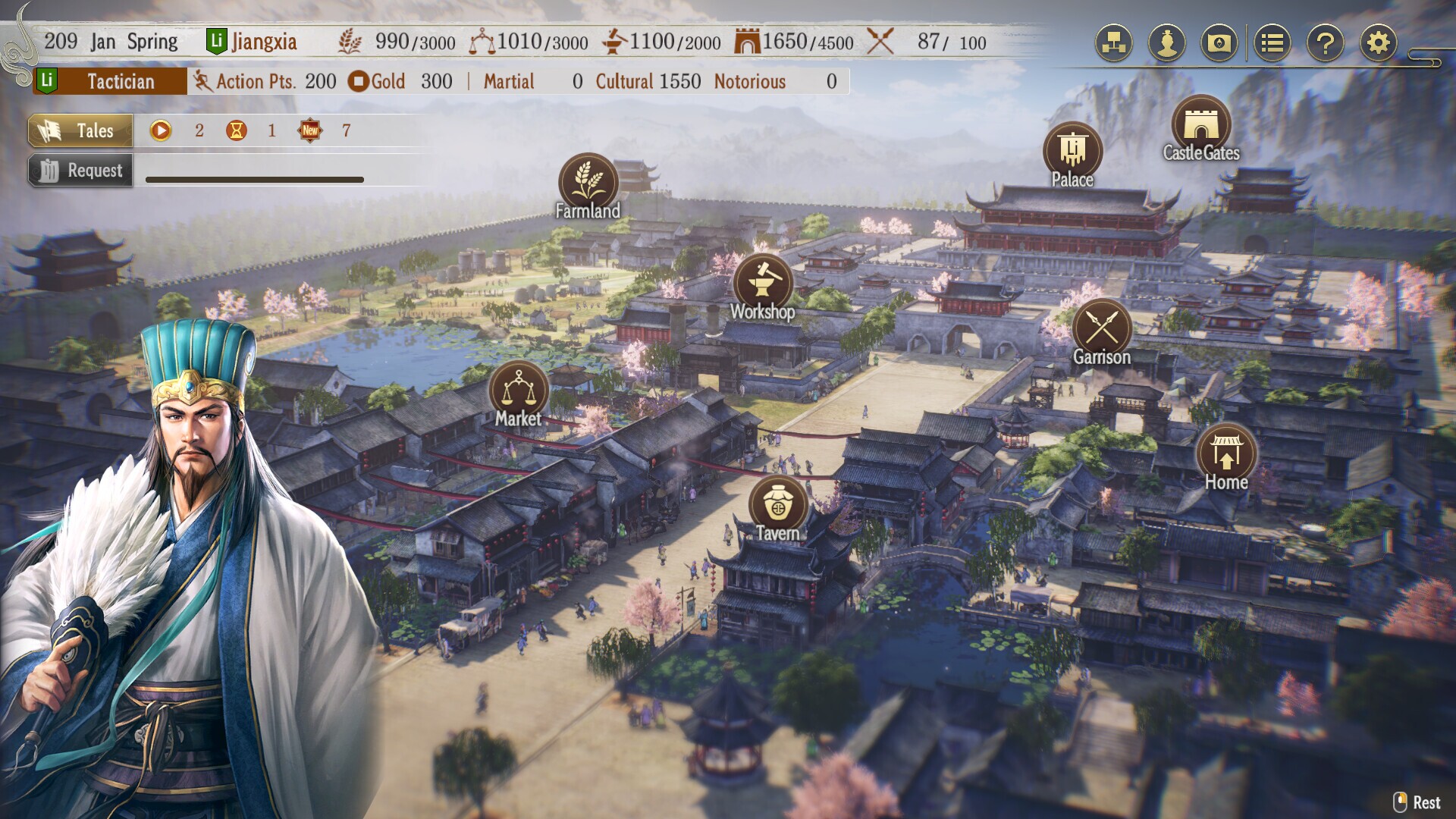The height and width of the screenshot is (819, 1456).
Task: Select the hourglass pending-tales indicator
Action: [x=237, y=130]
